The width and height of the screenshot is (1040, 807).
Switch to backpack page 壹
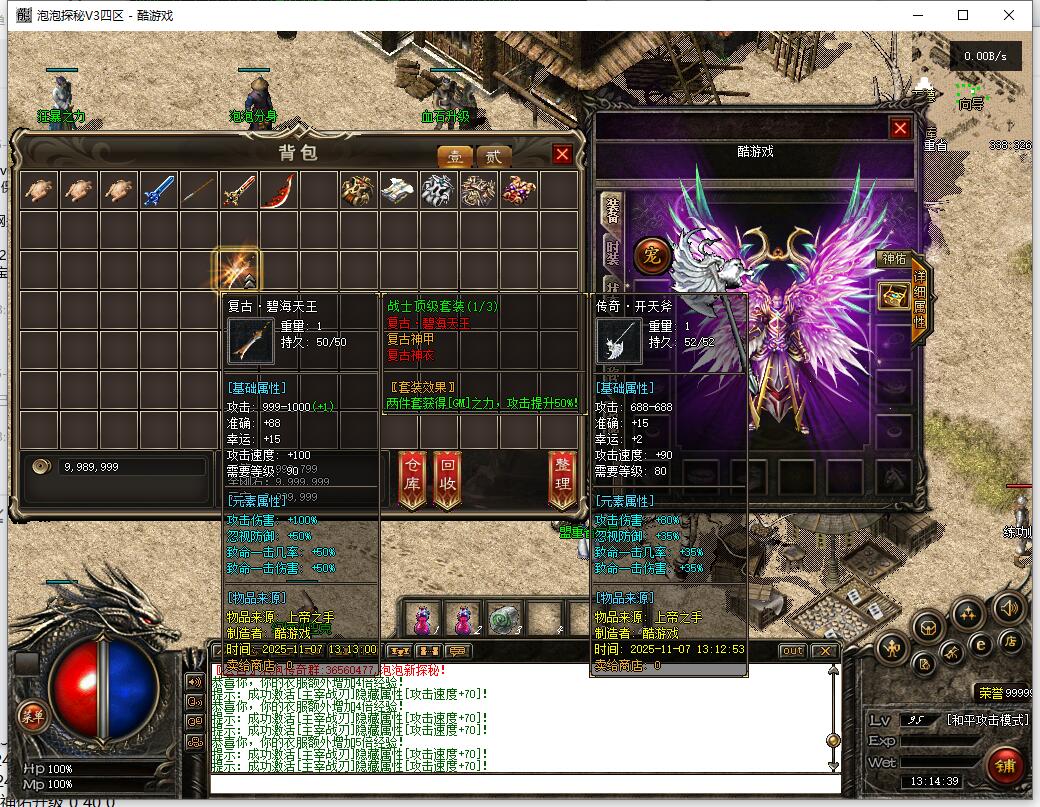[x=455, y=156]
